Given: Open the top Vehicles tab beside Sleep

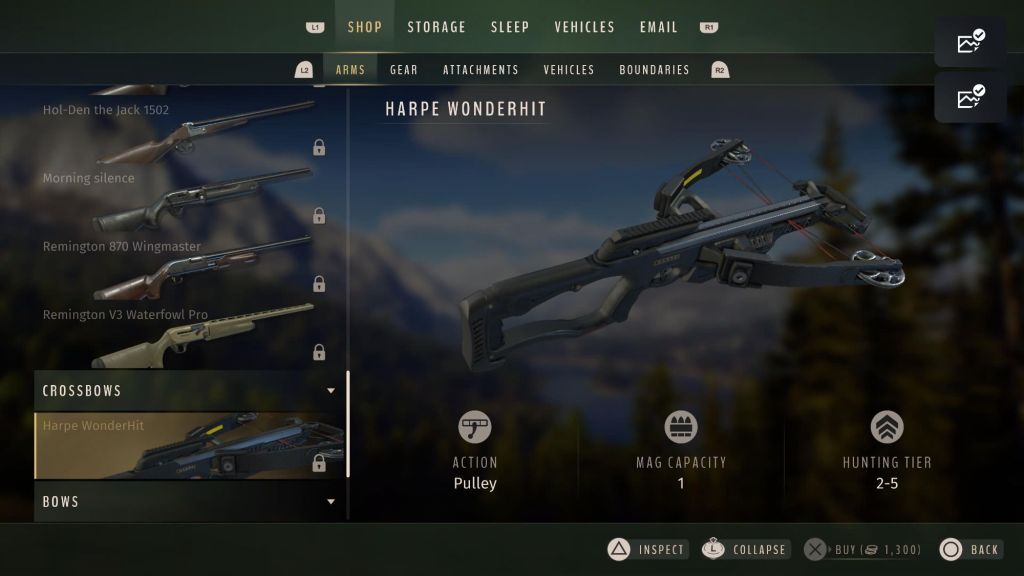Looking at the screenshot, I should 584,27.
